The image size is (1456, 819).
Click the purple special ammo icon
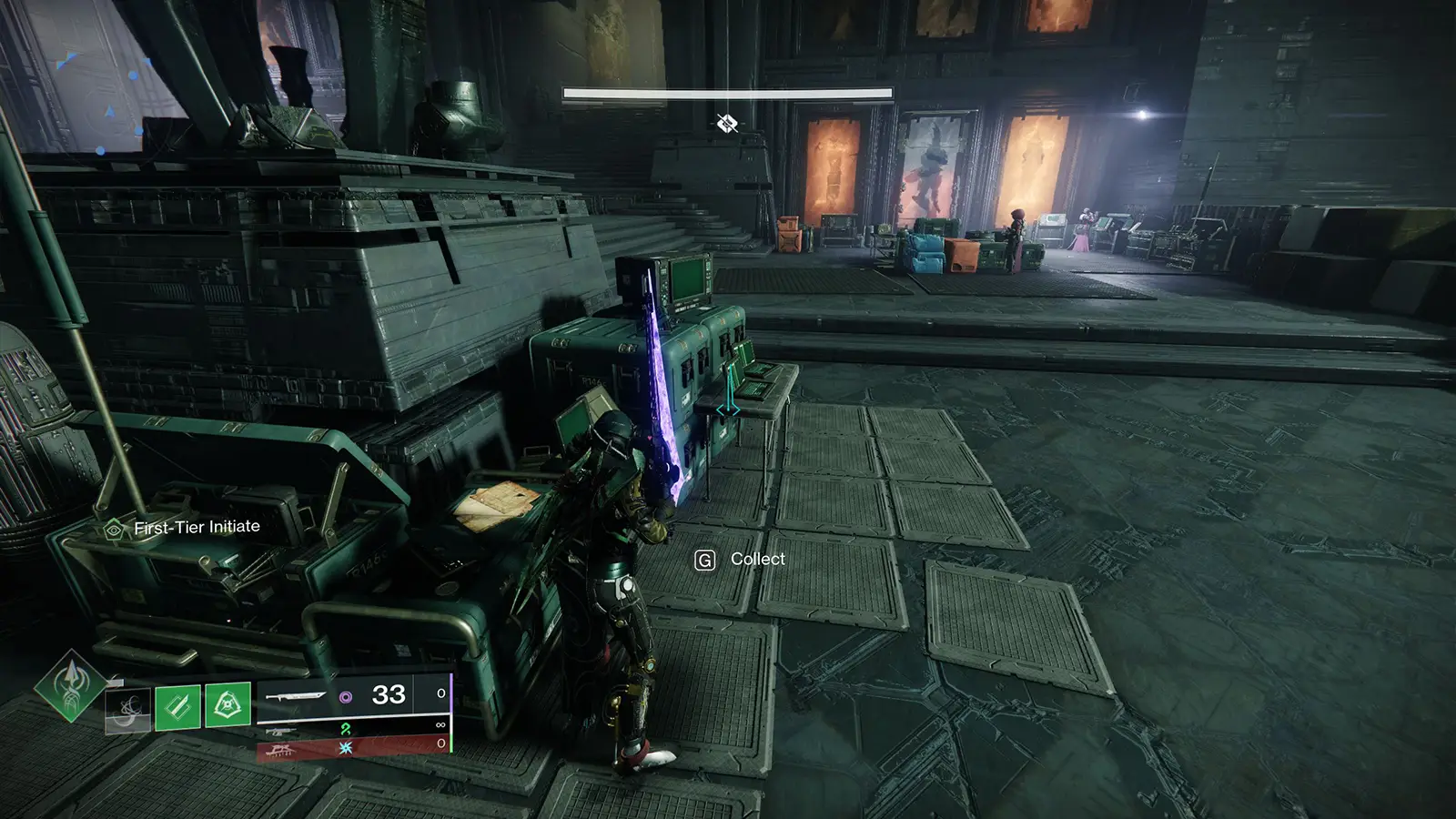point(348,697)
